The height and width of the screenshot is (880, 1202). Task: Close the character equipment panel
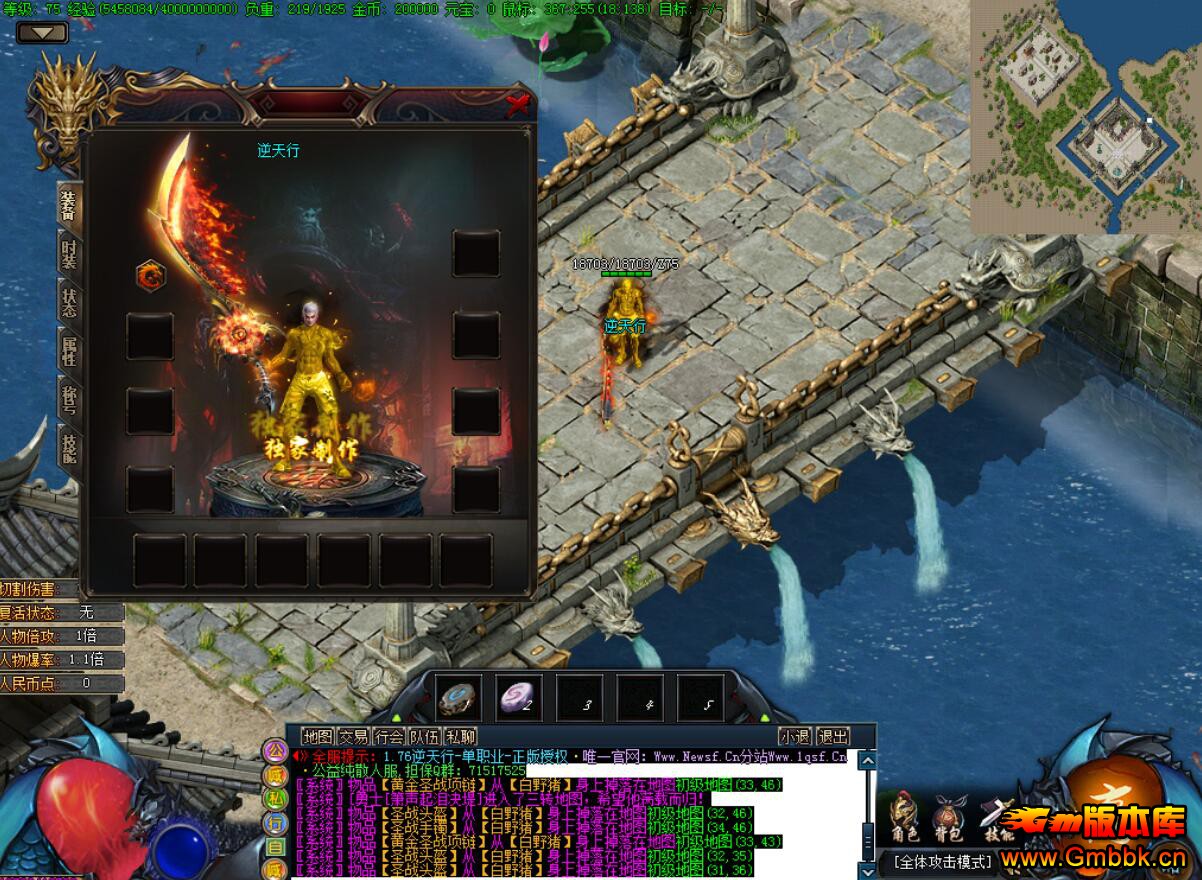pyautogui.click(x=517, y=103)
